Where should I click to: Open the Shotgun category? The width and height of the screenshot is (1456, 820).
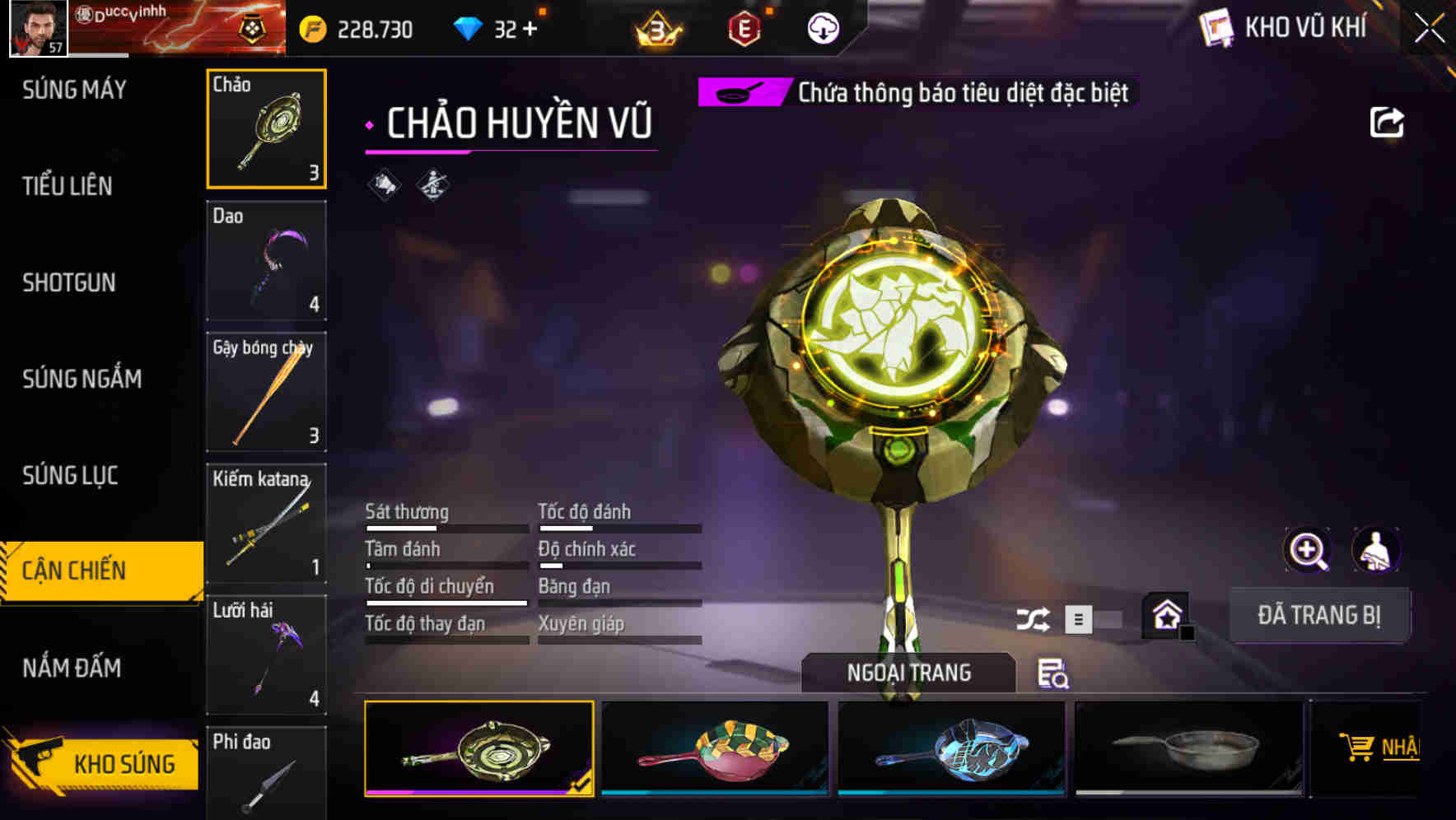pyautogui.click(x=68, y=283)
